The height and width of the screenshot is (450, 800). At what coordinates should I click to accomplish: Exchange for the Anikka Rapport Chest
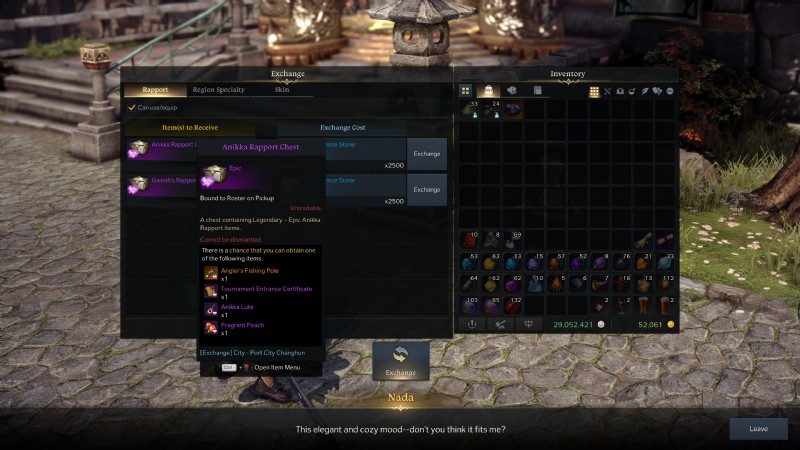click(x=426, y=154)
